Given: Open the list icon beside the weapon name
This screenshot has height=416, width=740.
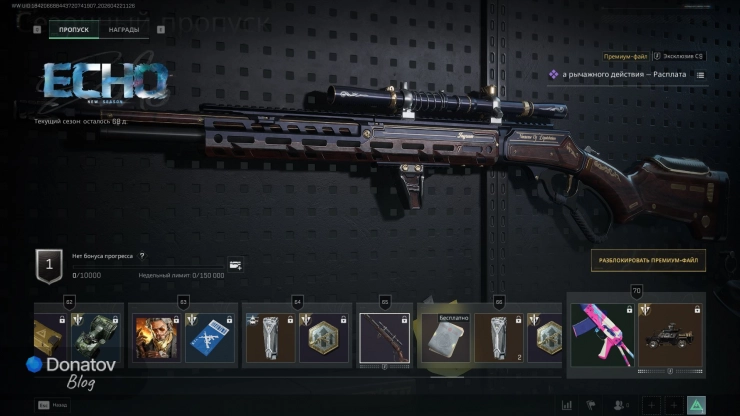Looking at the screenshot, I should (700, 75).
